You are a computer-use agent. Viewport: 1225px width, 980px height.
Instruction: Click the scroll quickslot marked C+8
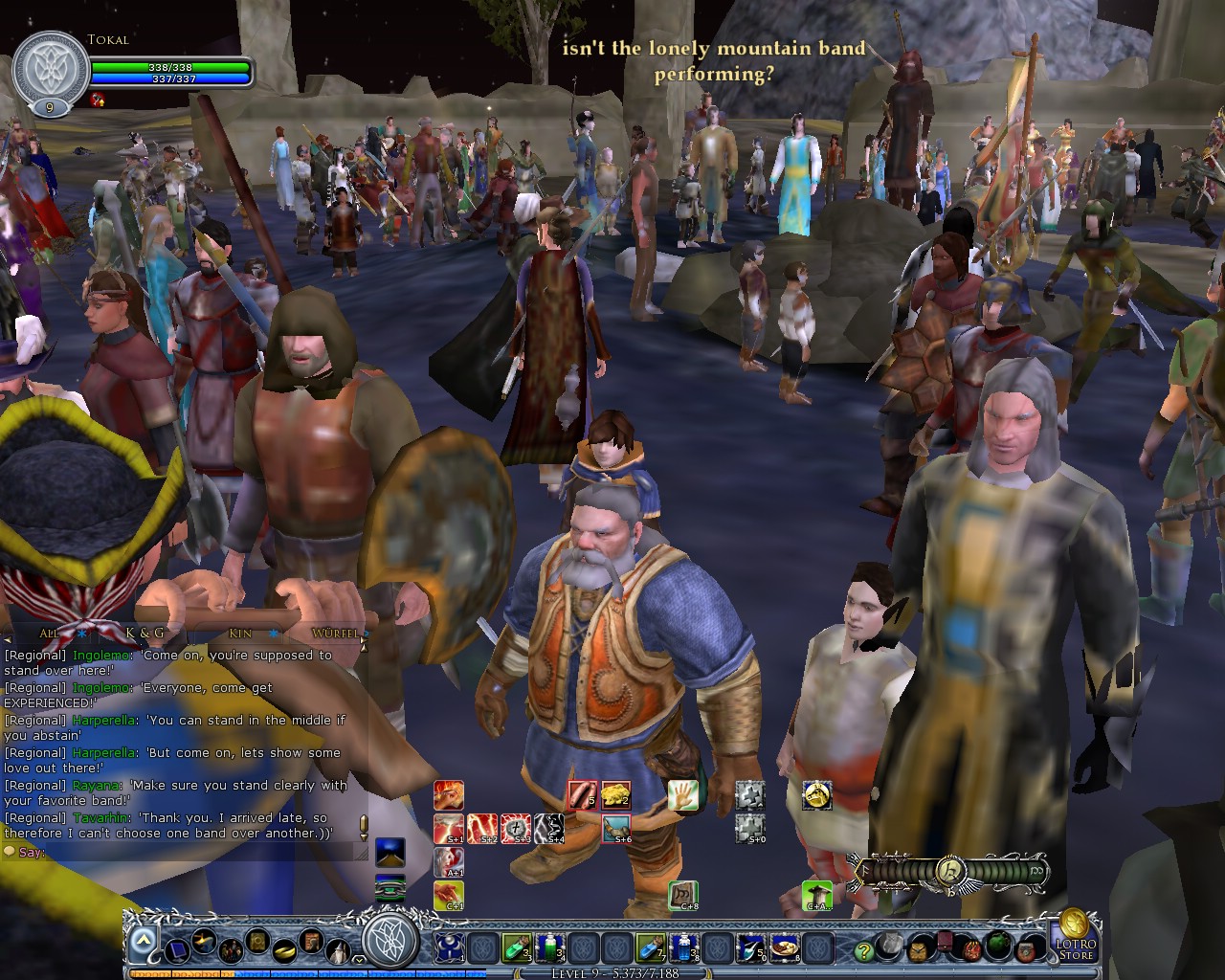click(681, 895)
